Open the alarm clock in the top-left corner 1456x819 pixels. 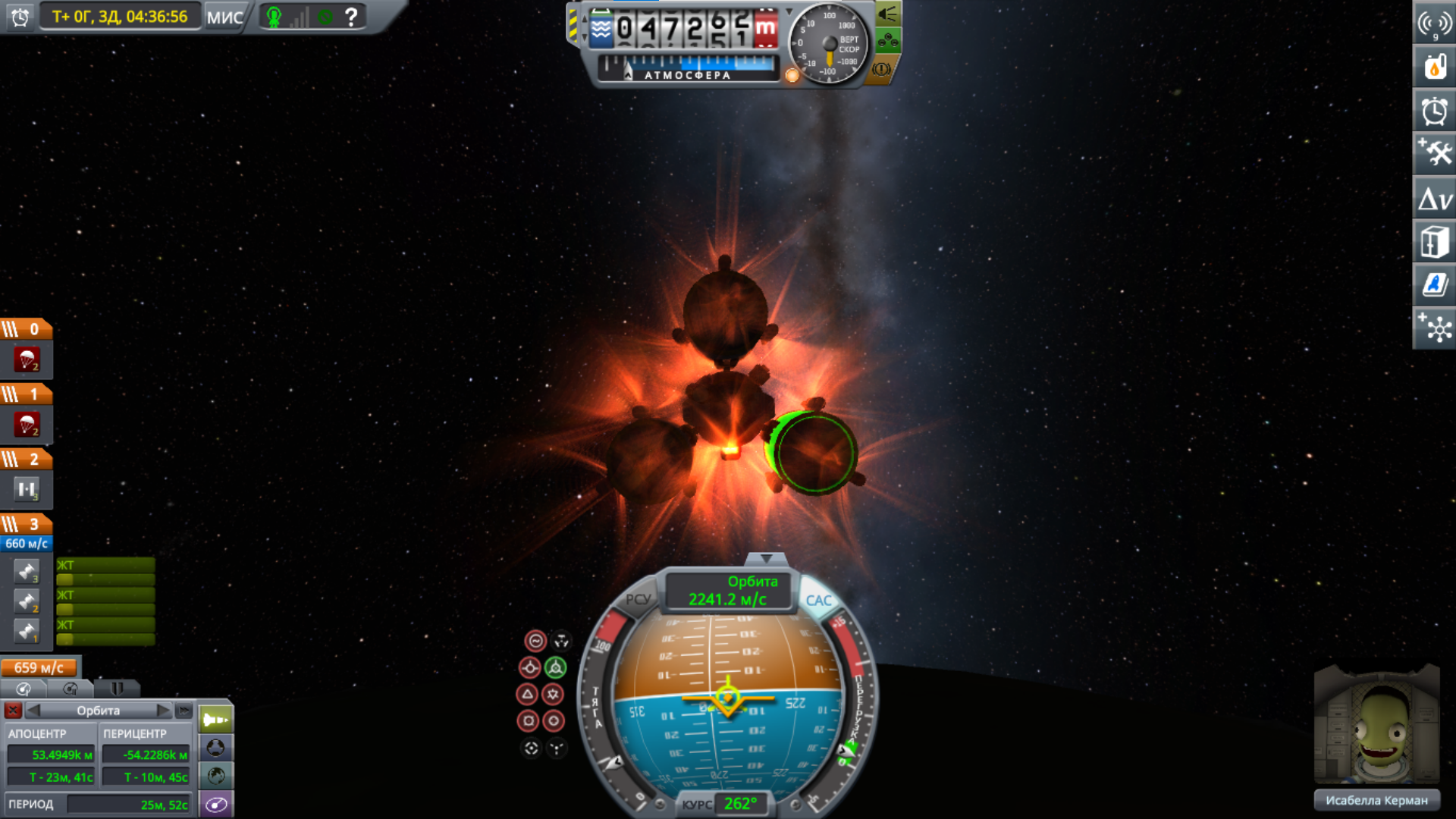(x=20, y=17)
